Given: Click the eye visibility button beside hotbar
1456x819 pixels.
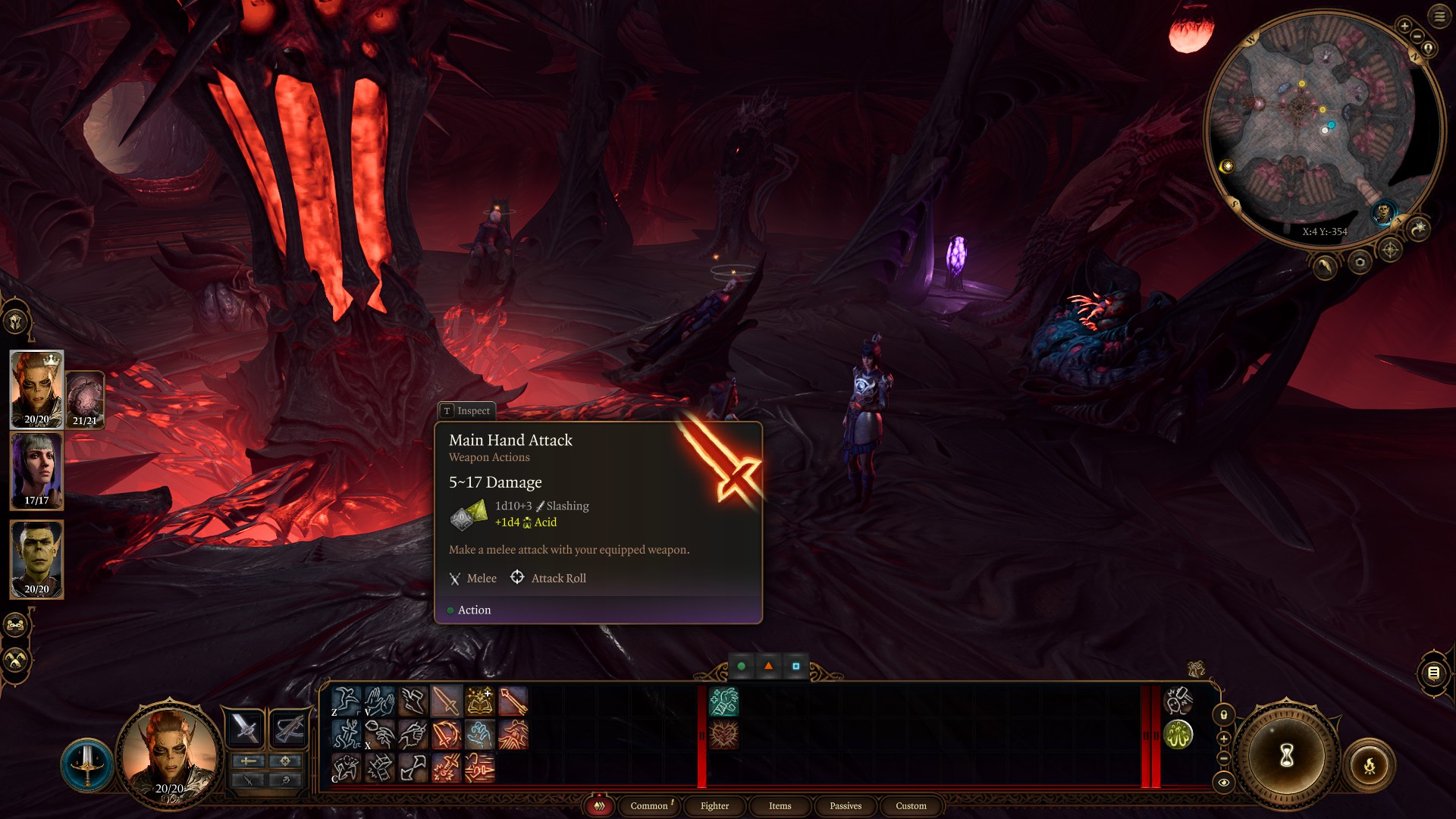Looking at the screenshot, I should [1223, 782].
